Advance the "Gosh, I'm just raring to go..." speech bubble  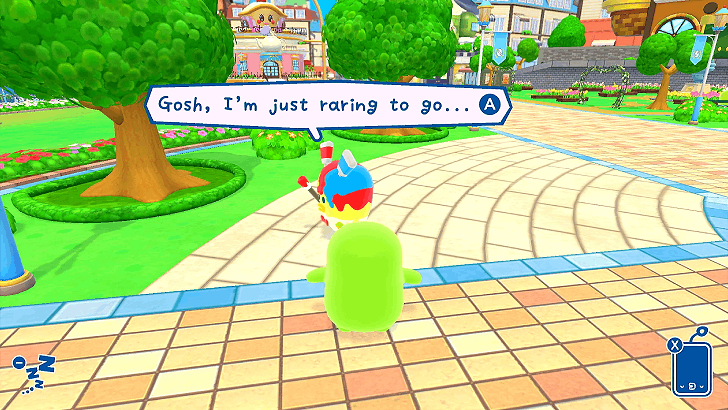point(490,103)
